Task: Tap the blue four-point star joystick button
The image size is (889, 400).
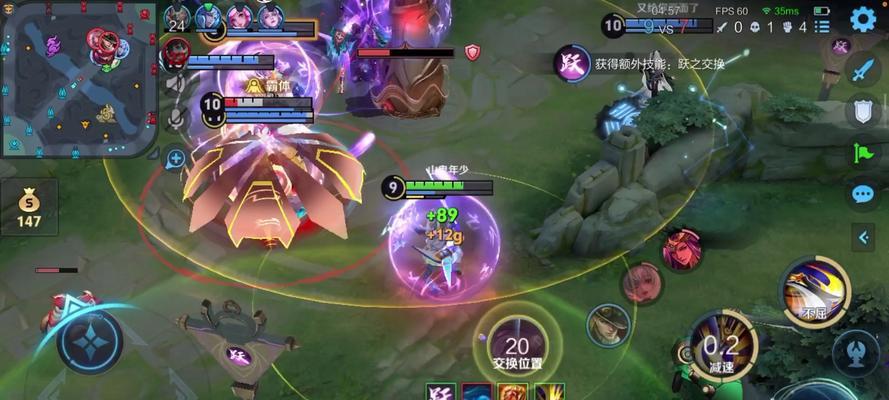Action: [x=88, y=342]
